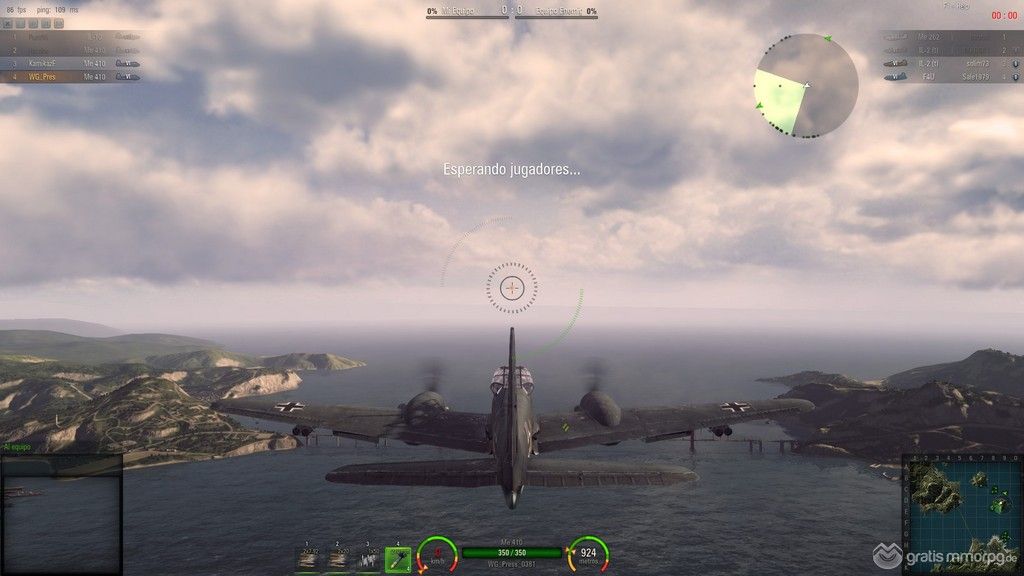This screenshot has height=576, width=1024.
Task: Open the island minimap in the corner
Action: pyautogui.click(x=961, y=514)
